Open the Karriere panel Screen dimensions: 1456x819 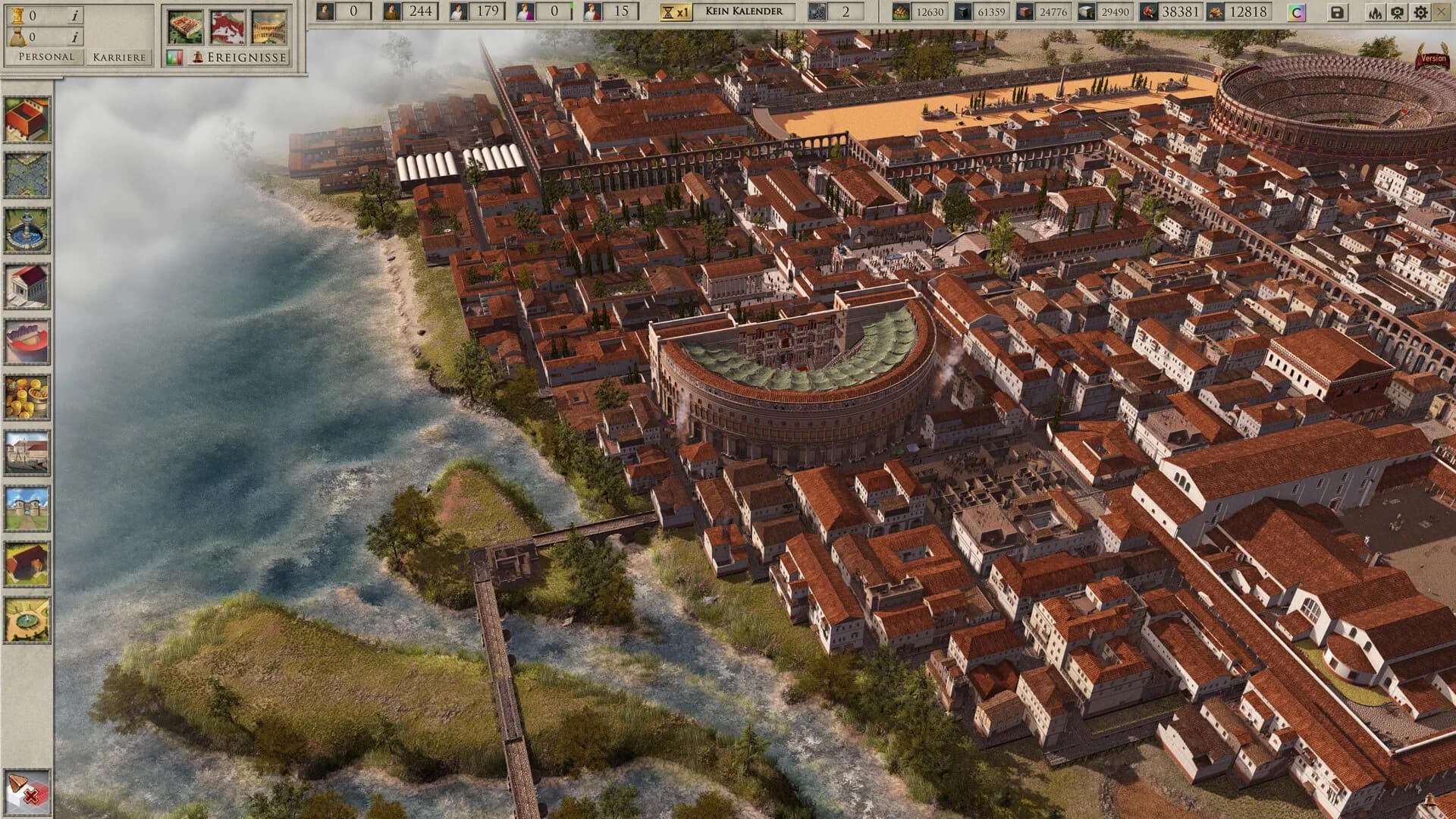coord(118,57)
